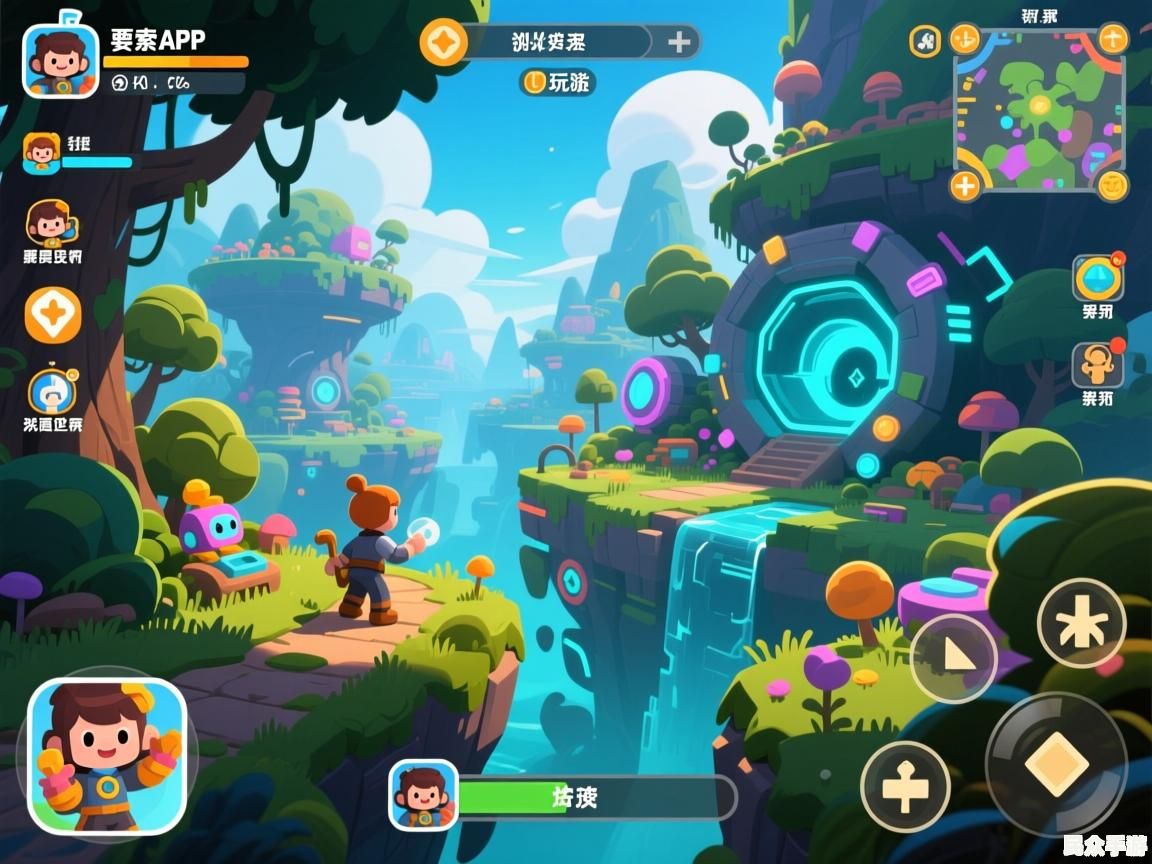
Task: Open the blue-and-white round icon on left sidebar
Action: tap(51, 392)
